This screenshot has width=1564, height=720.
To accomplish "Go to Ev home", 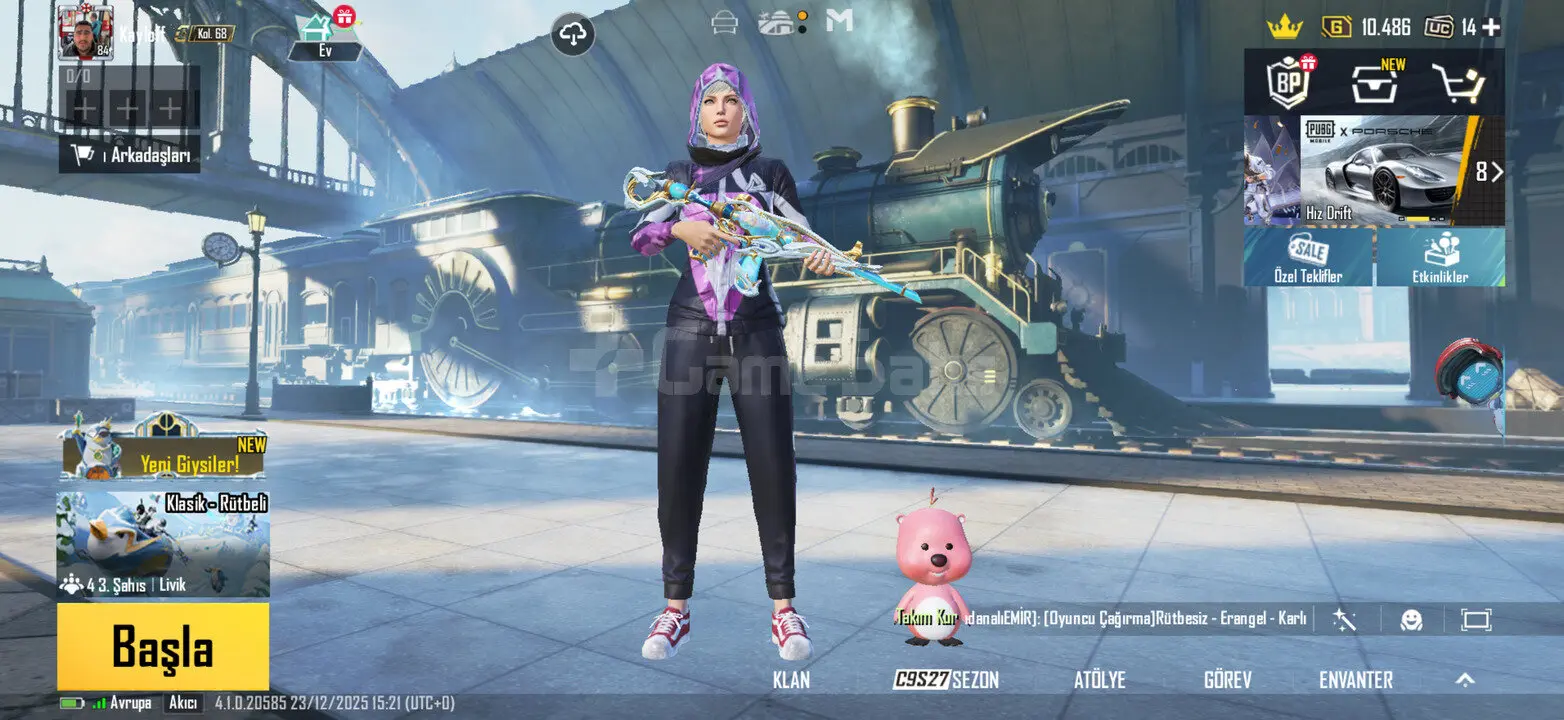I will click(x=325, y=38).
